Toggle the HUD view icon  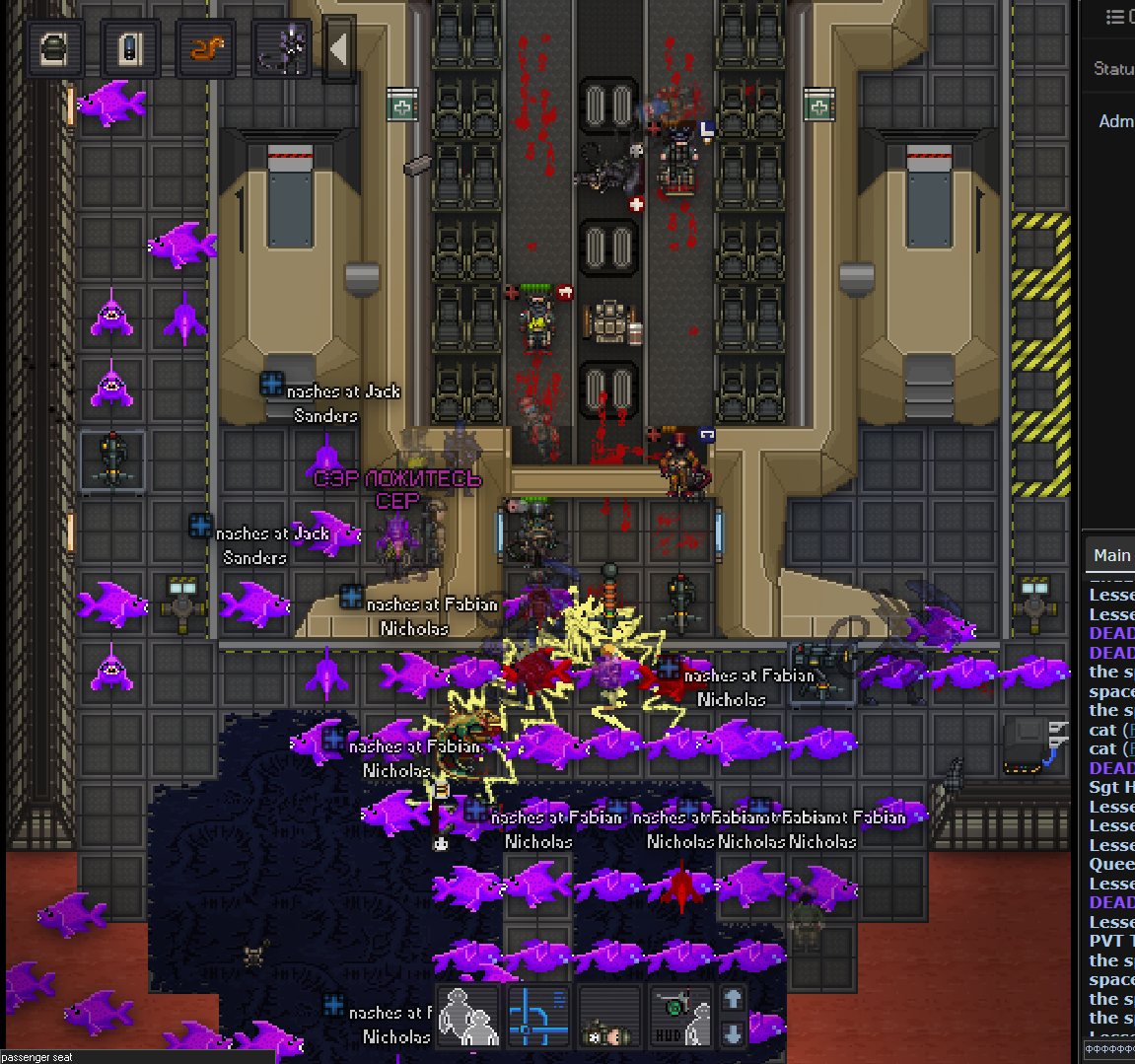(680, 1016)
